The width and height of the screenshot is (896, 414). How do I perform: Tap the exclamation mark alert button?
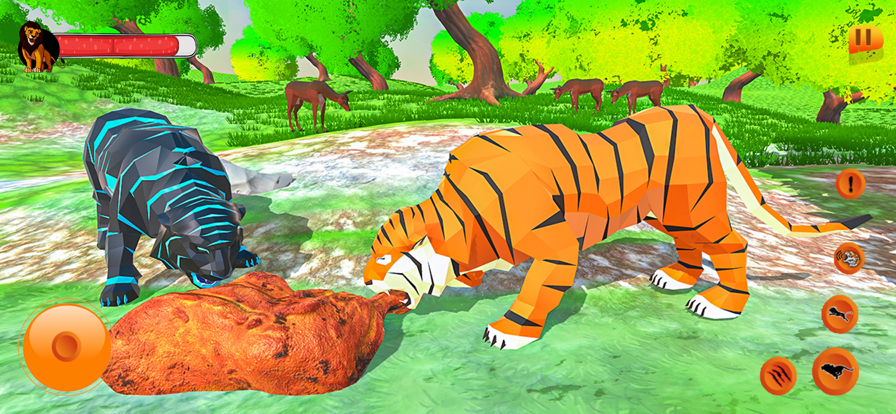pos(850,184)
